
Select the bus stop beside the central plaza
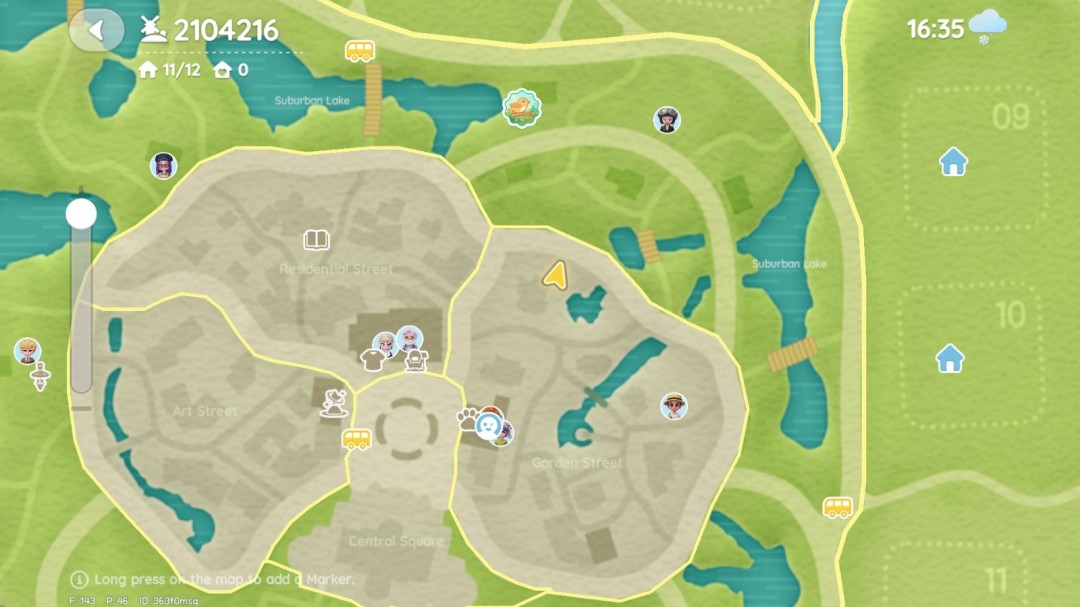pos(357,439)
